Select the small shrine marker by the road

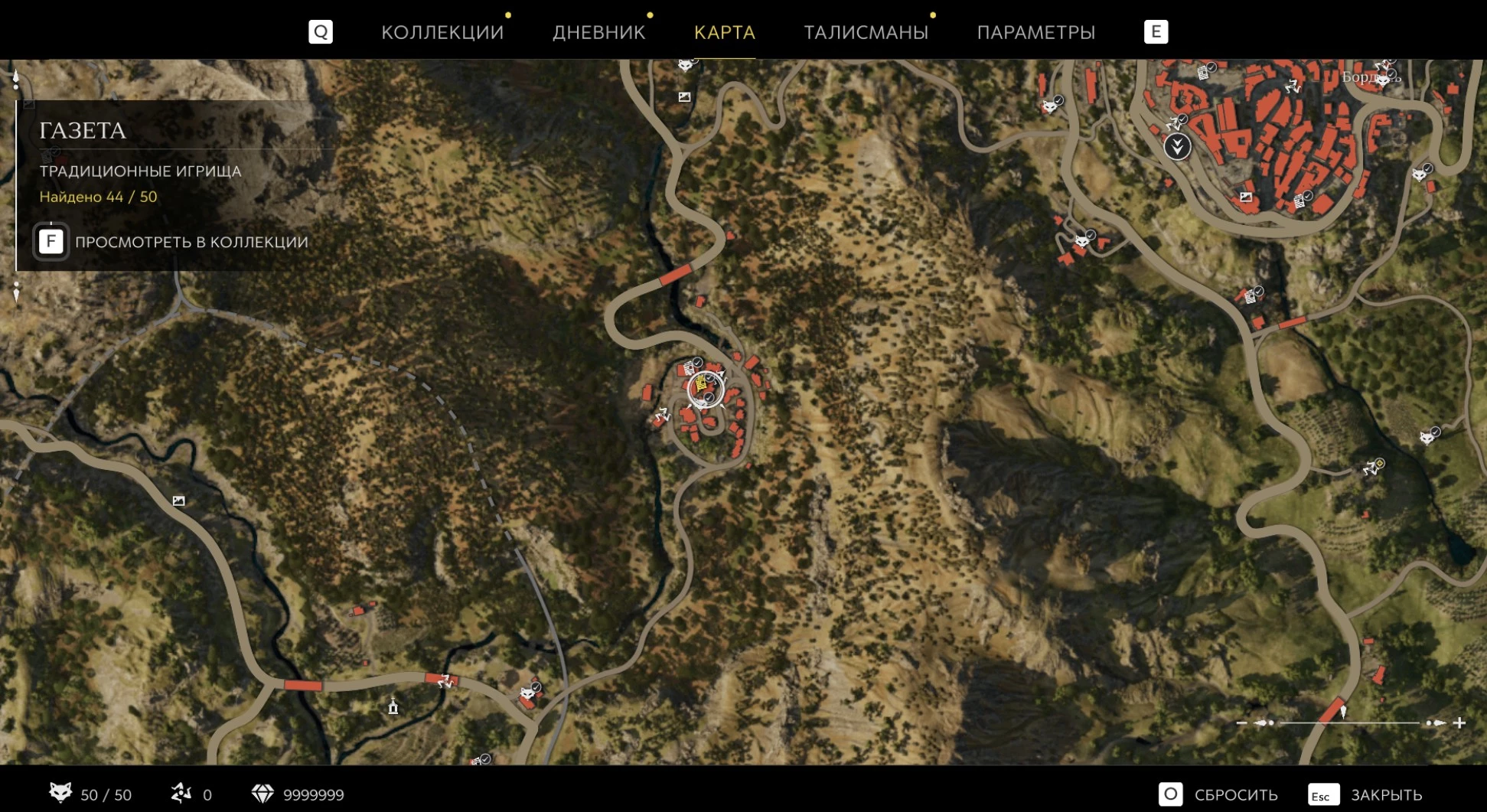pyautogui.click(x=393, y=706)
